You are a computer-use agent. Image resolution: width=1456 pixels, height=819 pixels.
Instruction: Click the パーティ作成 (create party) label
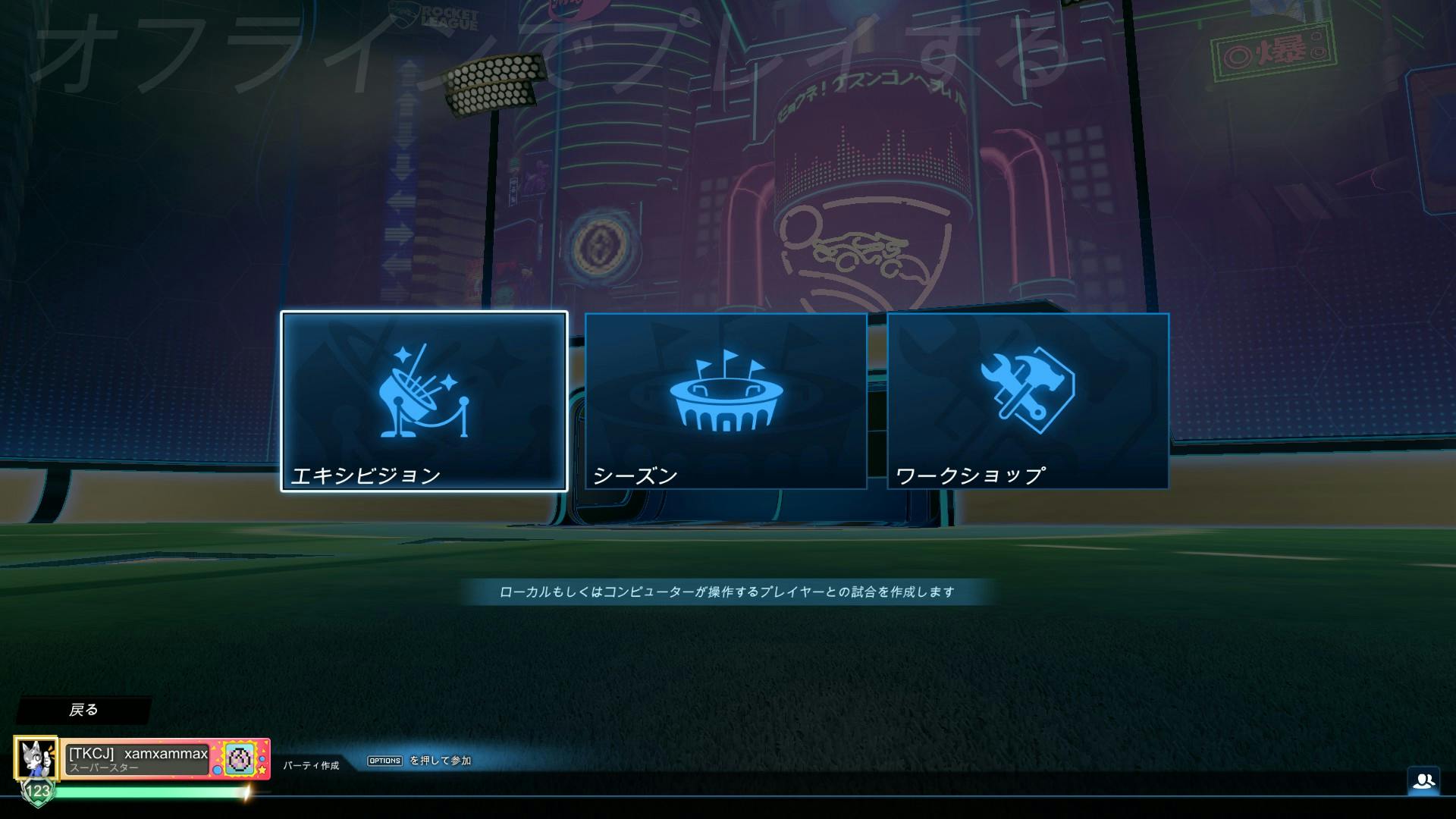point(311,765)
